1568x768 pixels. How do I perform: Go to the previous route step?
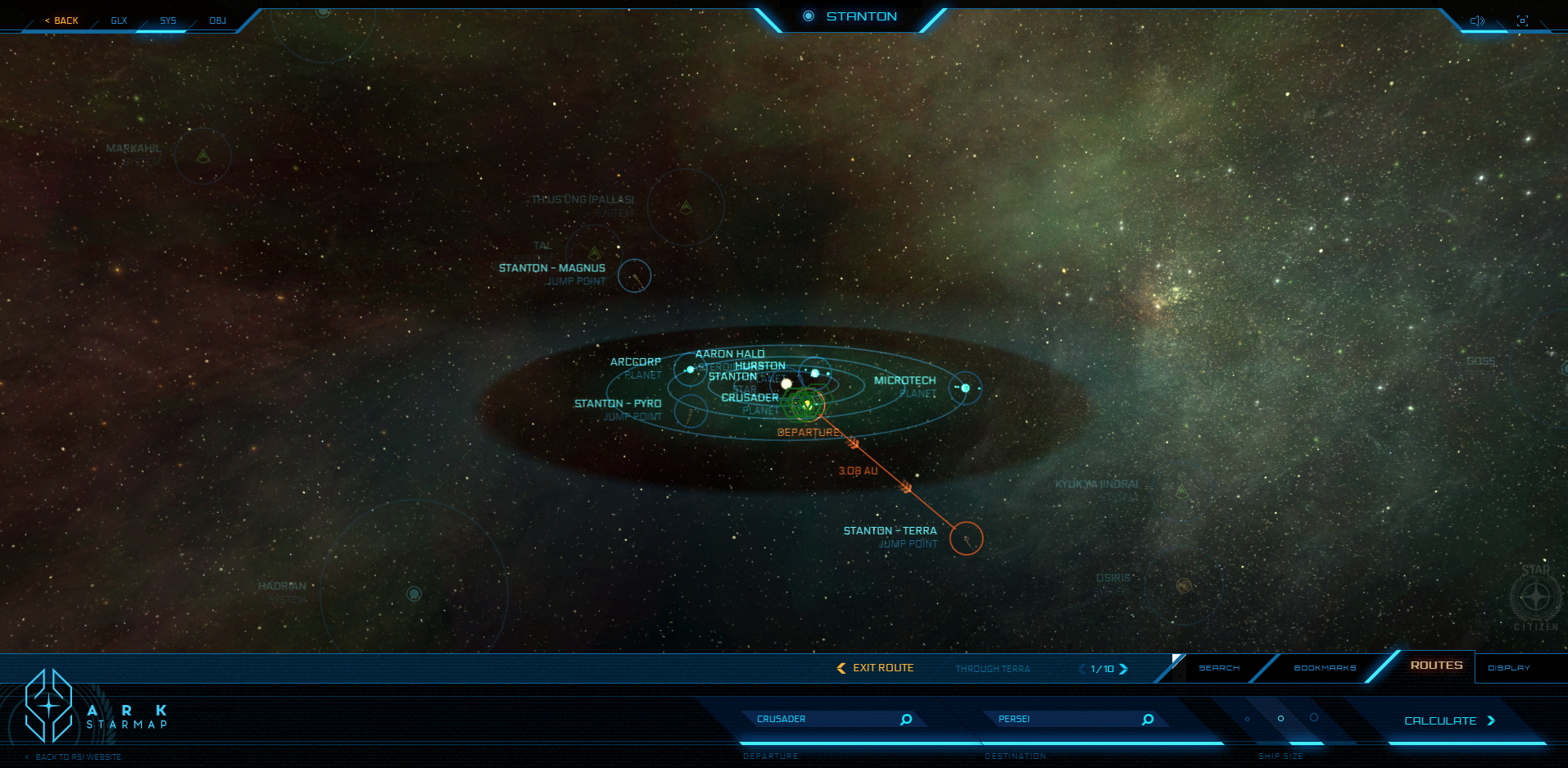(1081, 669)
